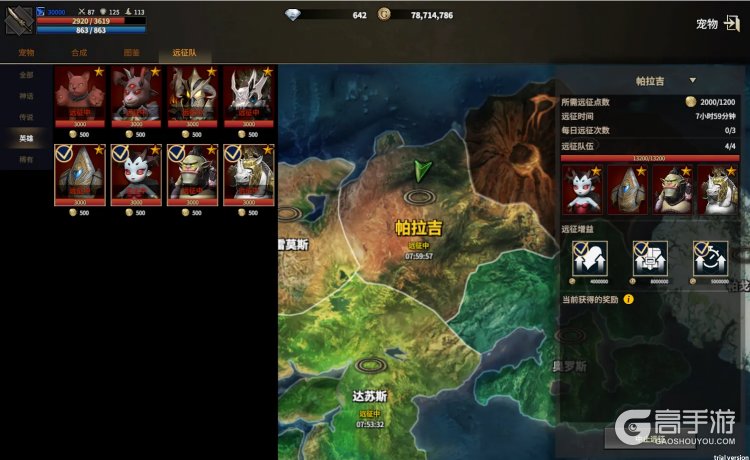Switch to the 图鉴 tab
Image resolution: width=750 pixels, height=460 pixels.
(x=133, y=52)
